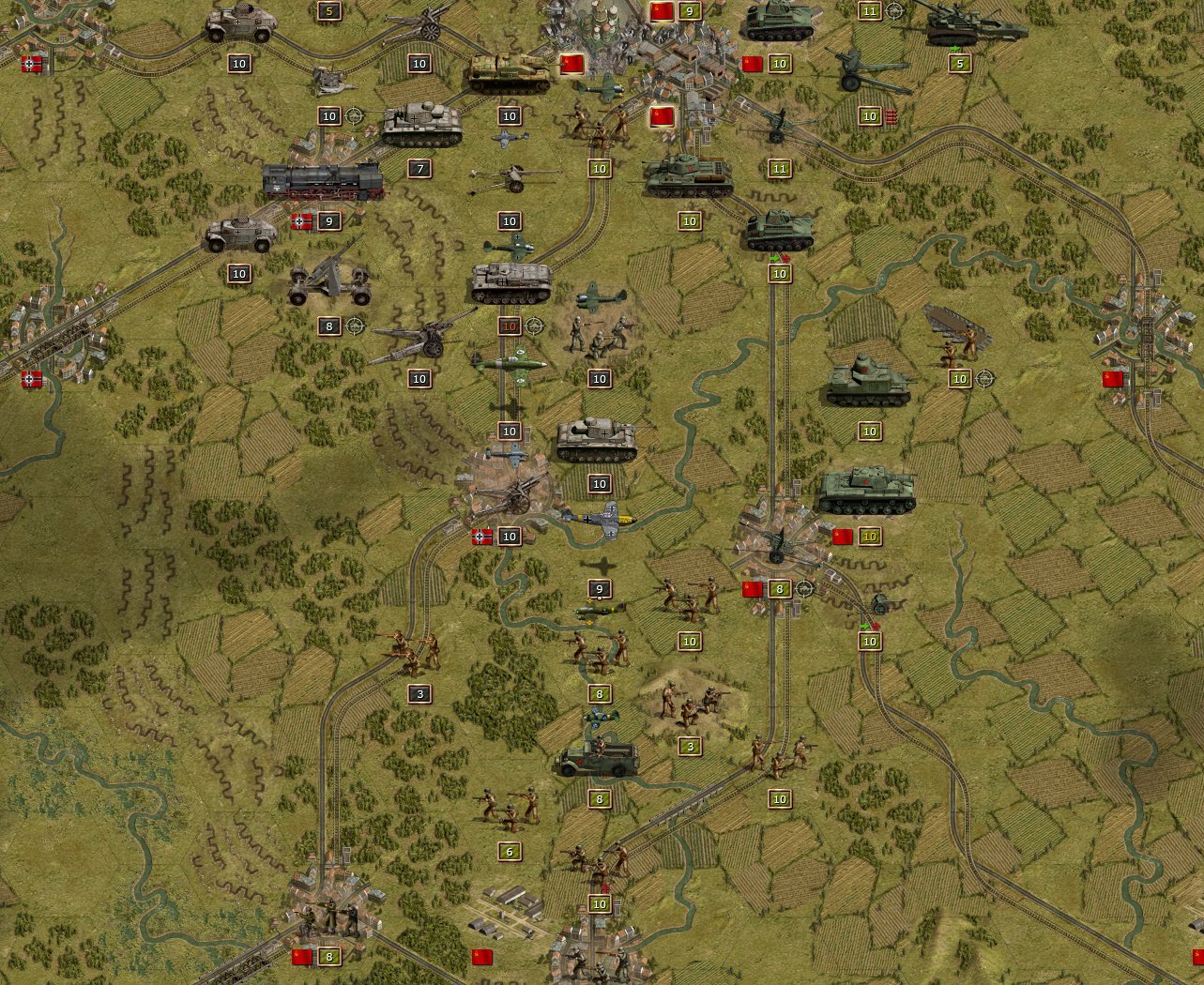
Task: Click the green strength-10 badge along the railway
Action: click(x=778, y=275)
